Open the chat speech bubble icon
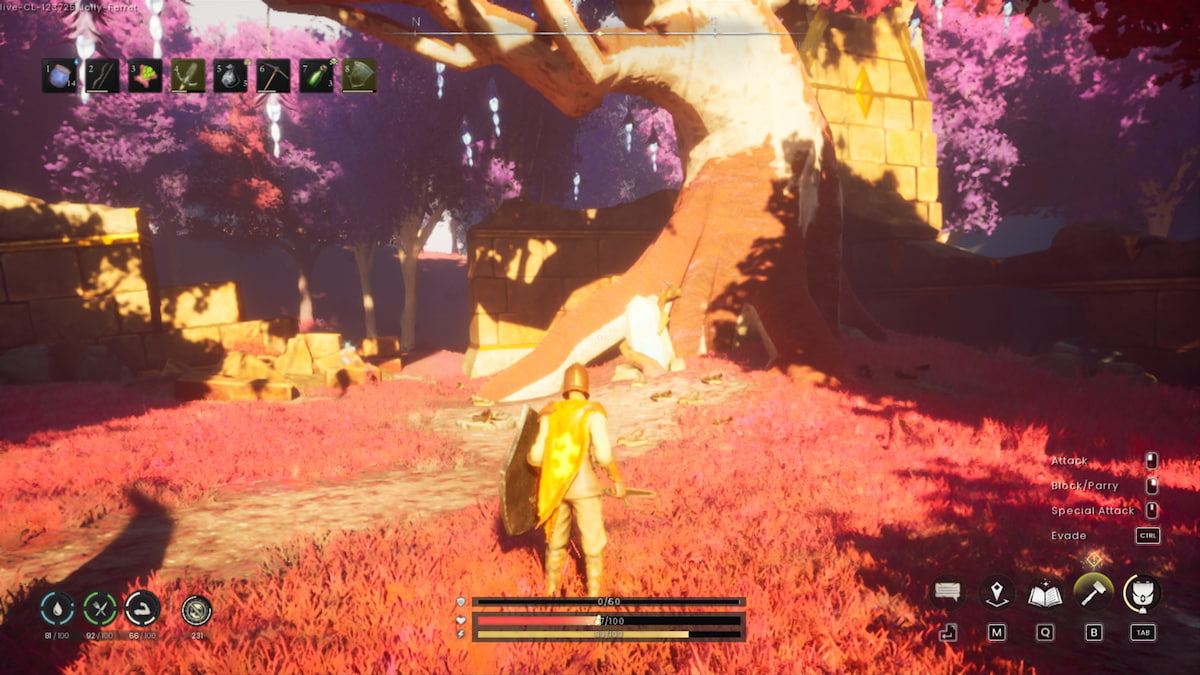 coord(948,593)
